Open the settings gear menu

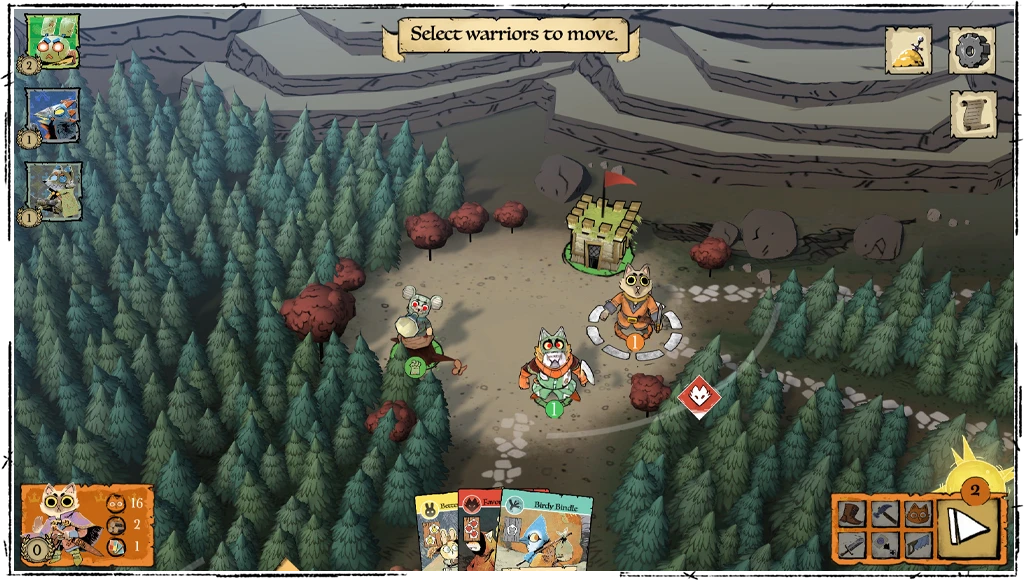click(x=971, y=50)
